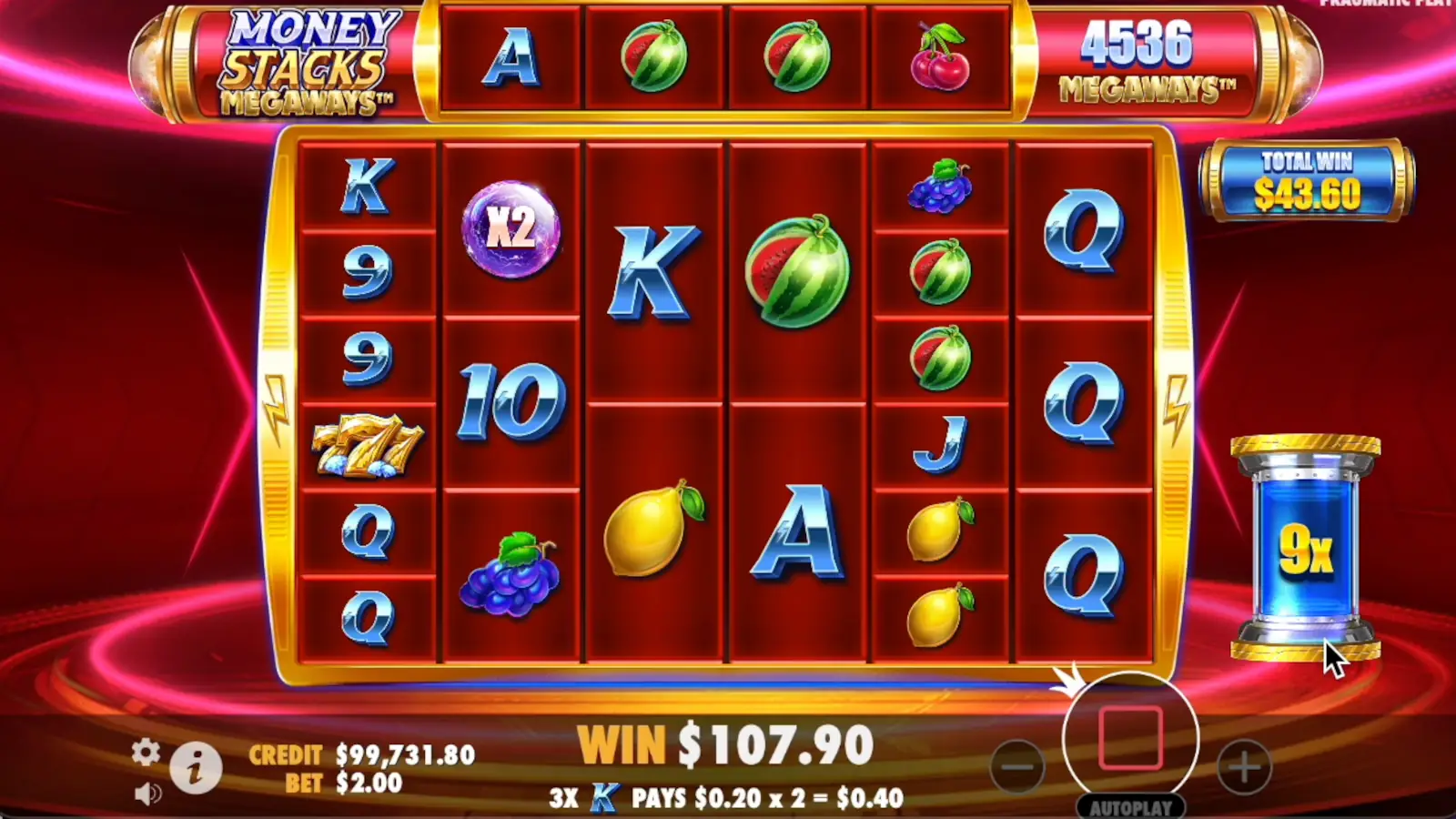1456x819 pixels.
Task: Open the game settings with the gear icon
Action: [x=144, y=753]
